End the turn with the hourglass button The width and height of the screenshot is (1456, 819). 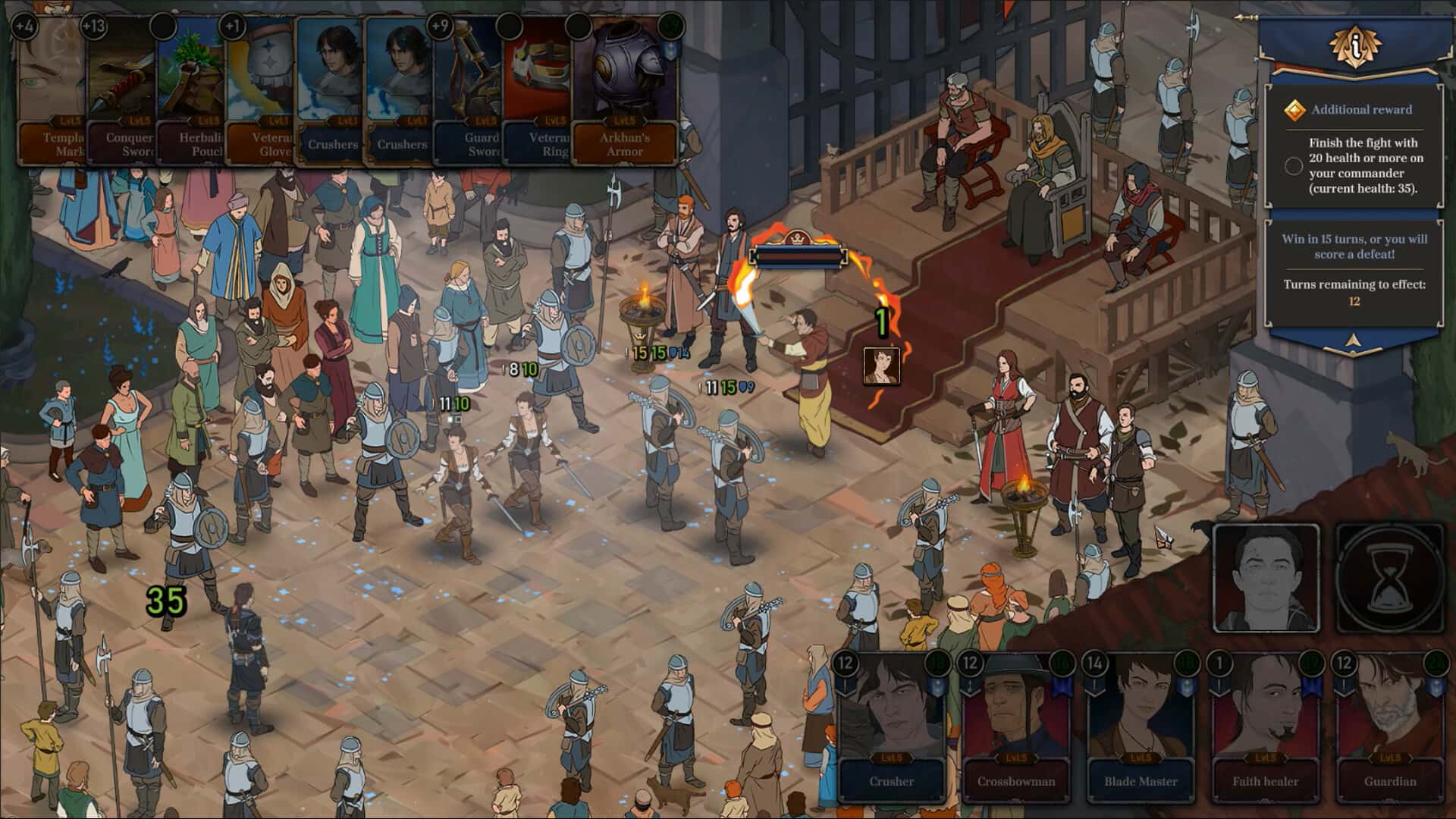[x=1389, y=578]
